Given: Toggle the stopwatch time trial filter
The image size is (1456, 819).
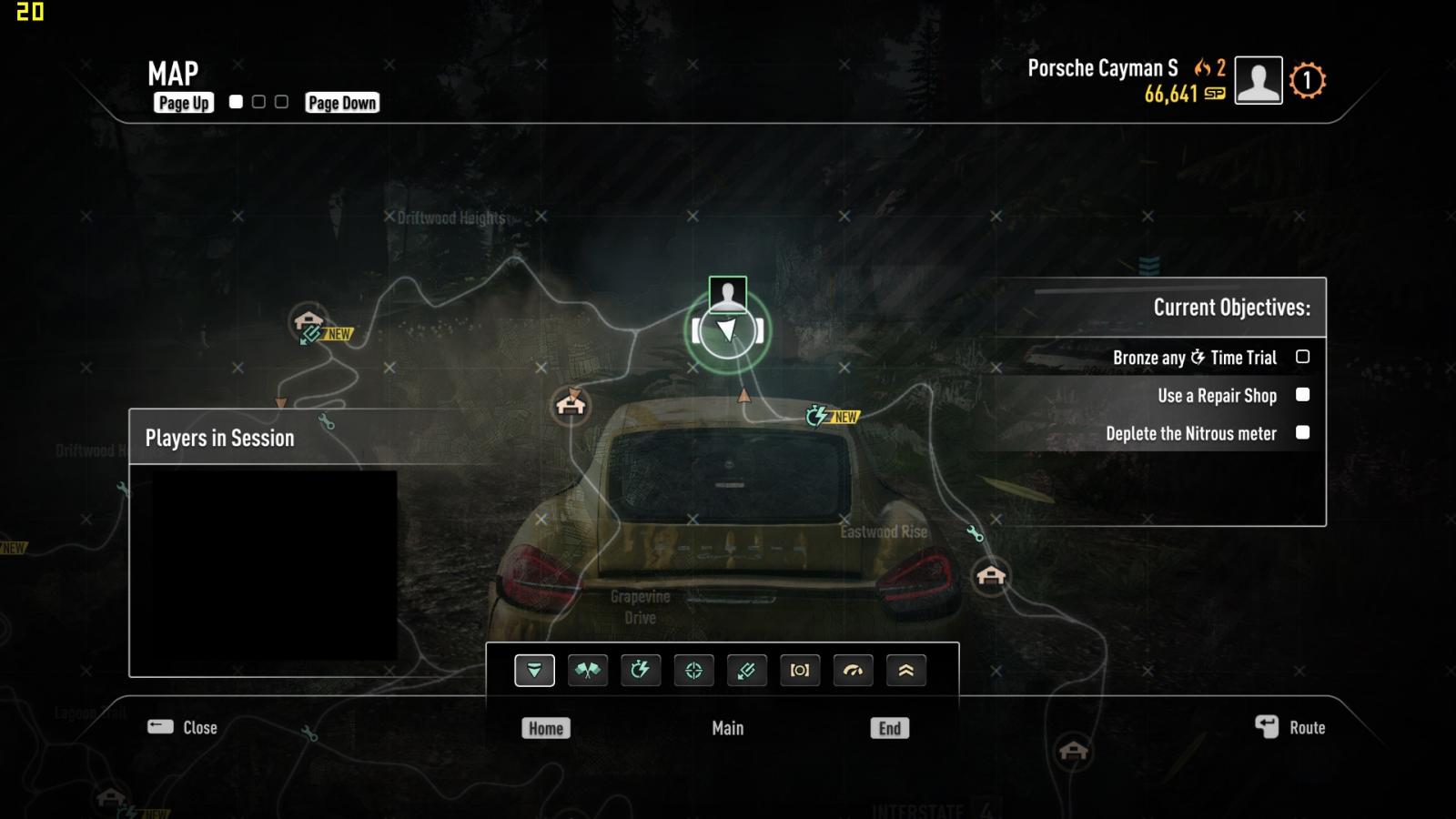Looking at the screenshot, I should 641,671.
